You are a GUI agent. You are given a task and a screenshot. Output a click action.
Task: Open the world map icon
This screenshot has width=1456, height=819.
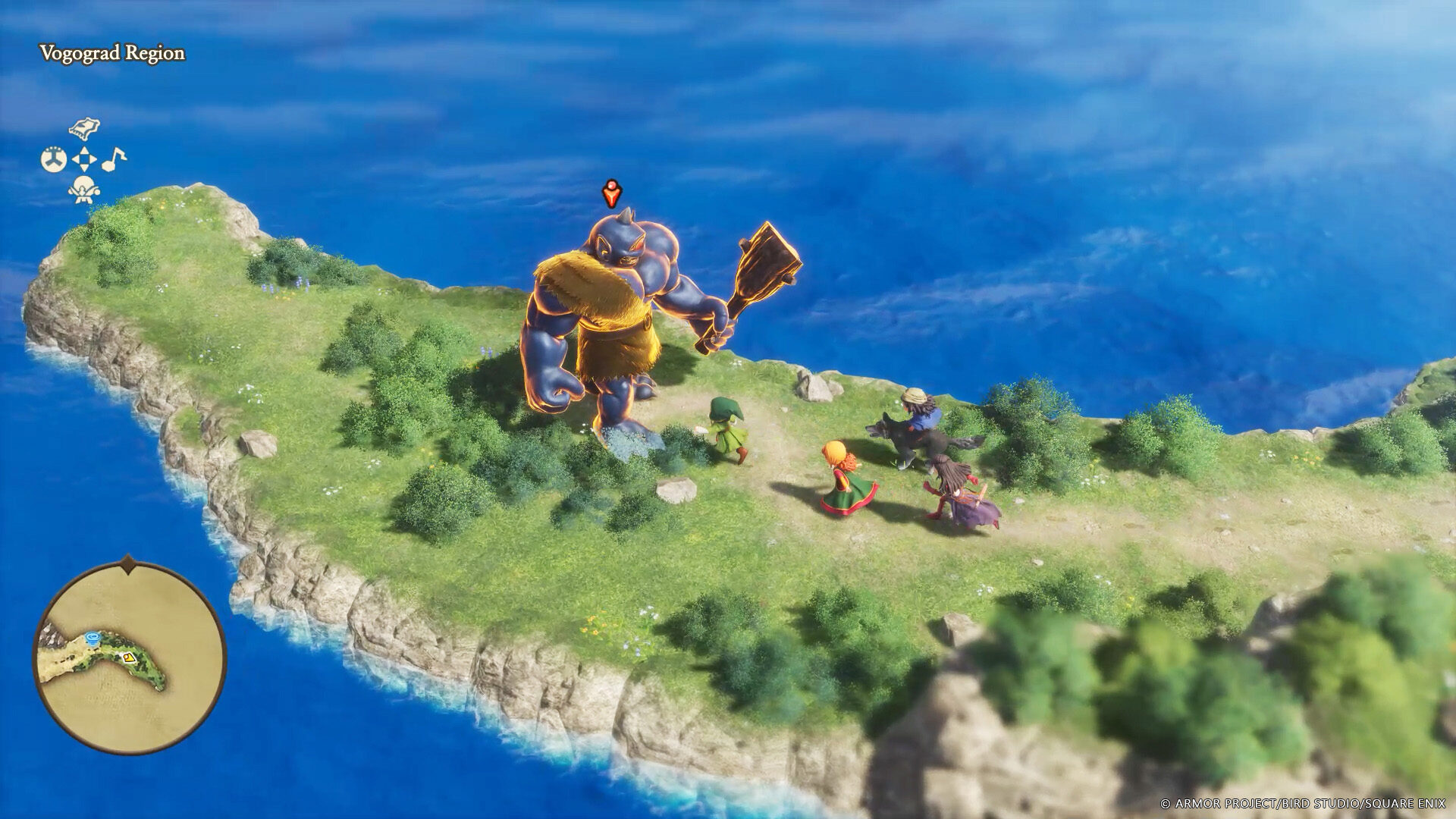tap(83, 128)
